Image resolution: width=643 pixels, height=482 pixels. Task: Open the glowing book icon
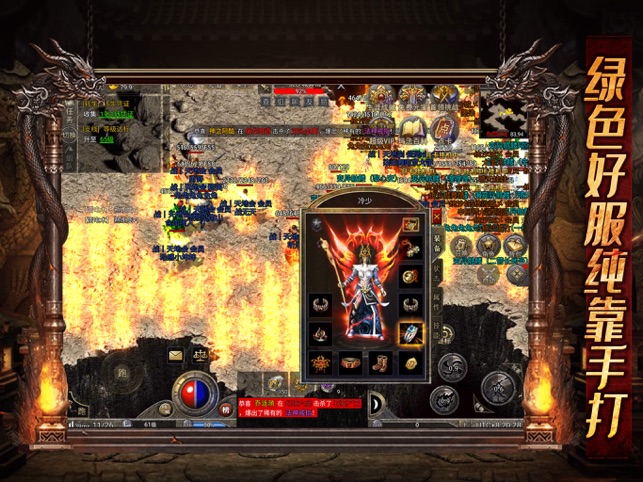(412, 130)
